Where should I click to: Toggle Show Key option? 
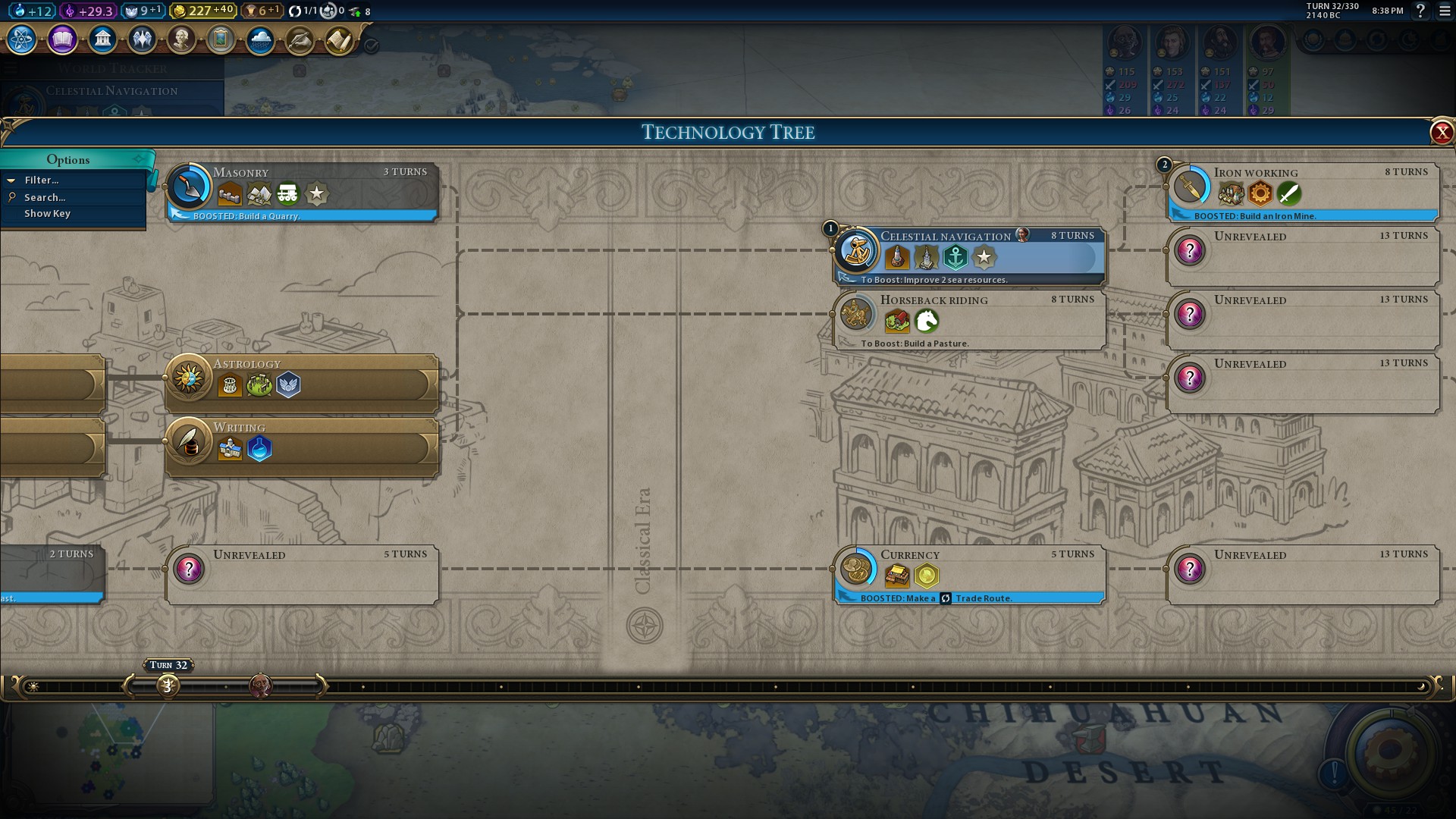(47, 214)
